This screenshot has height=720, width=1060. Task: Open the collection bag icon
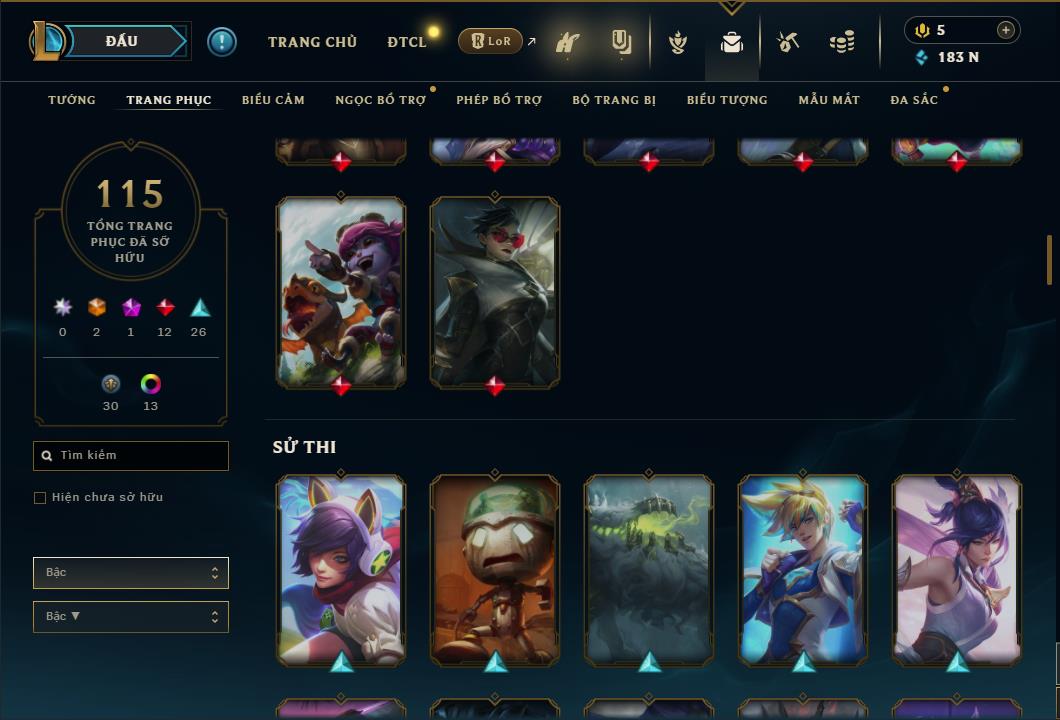pyautogui.click(x=732, y=42)
